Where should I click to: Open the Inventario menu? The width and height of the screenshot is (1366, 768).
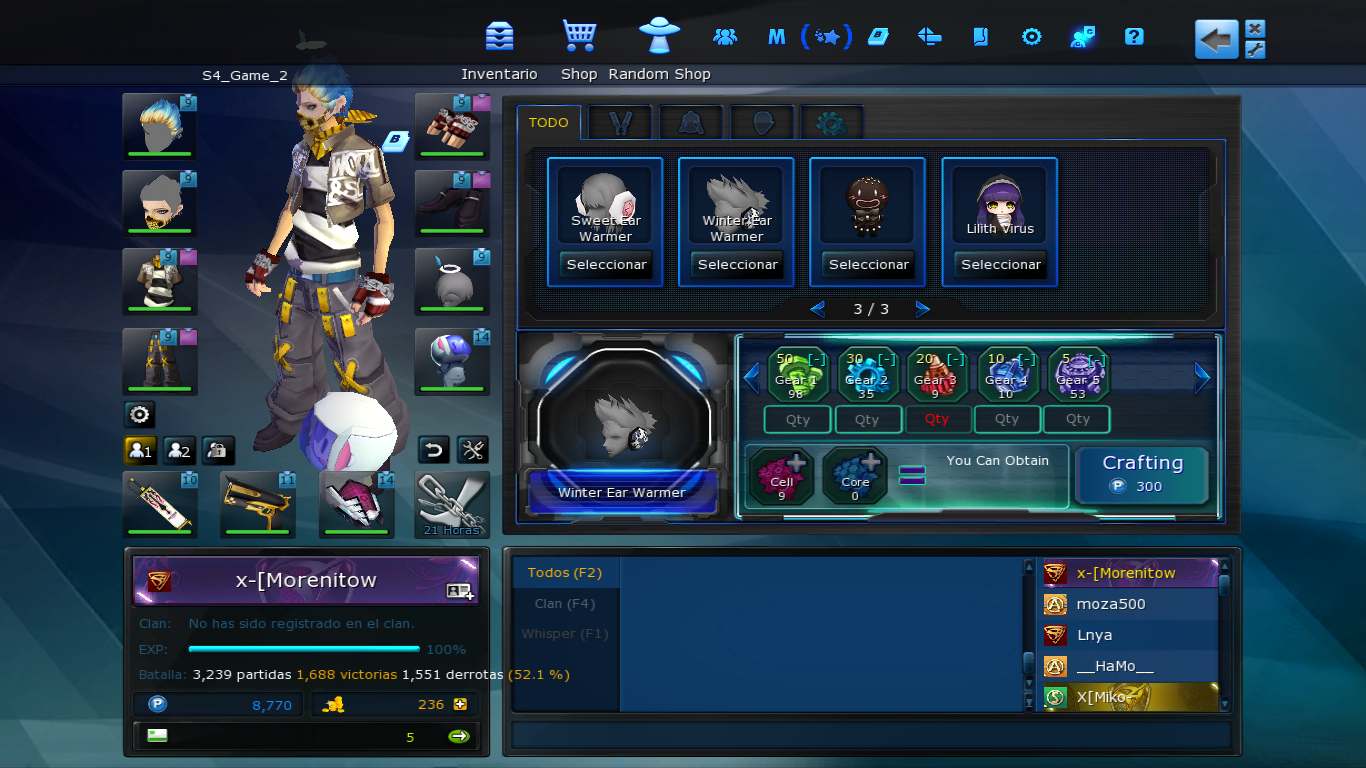point(499,37)
